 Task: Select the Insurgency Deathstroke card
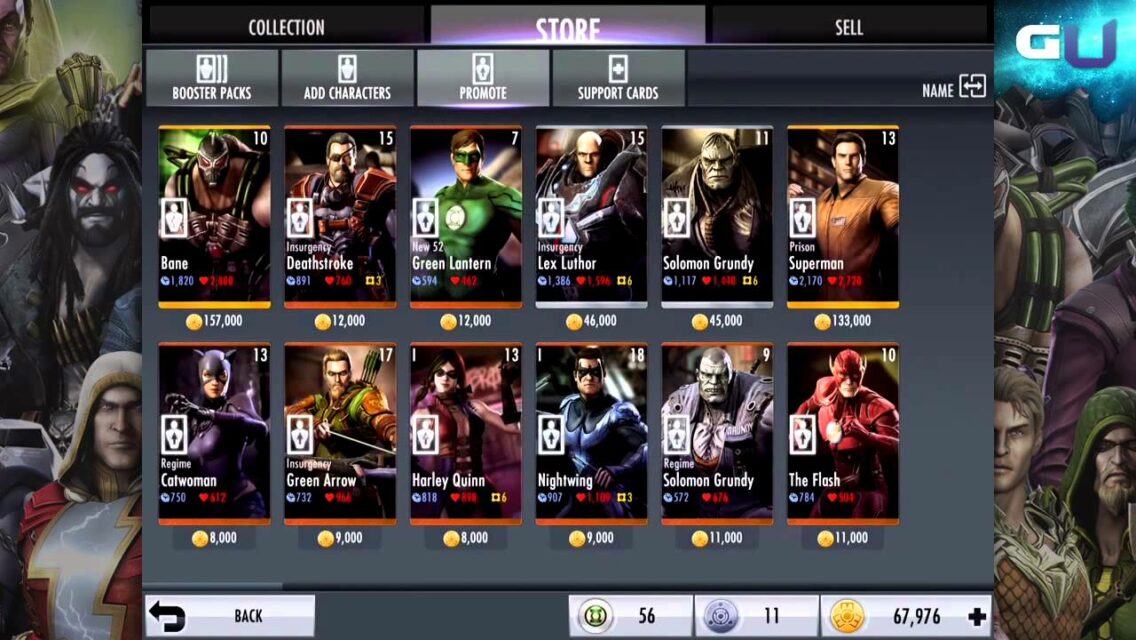click(x=340, y=216)
